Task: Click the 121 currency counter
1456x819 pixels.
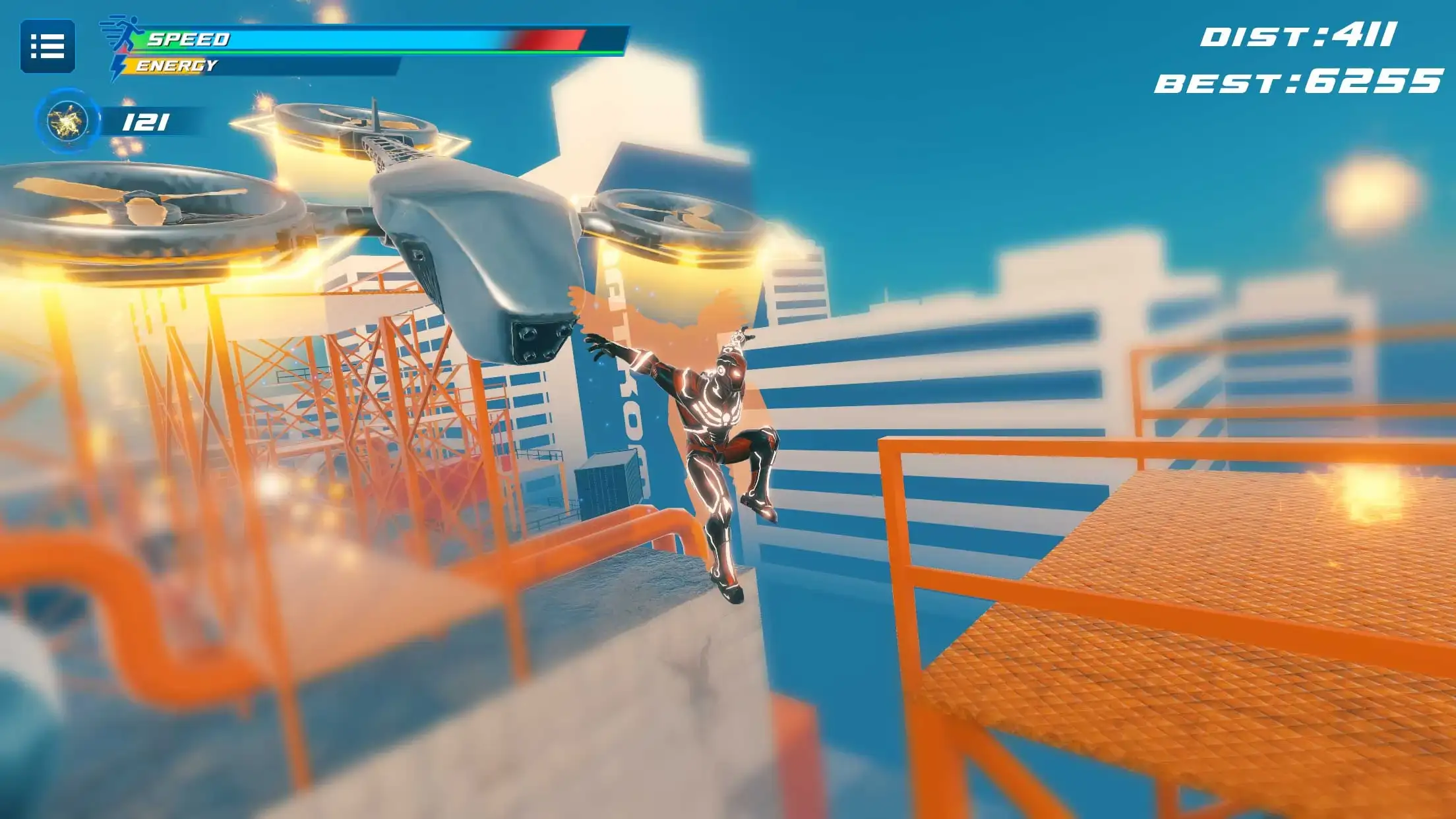Action: tap(148, 122)
